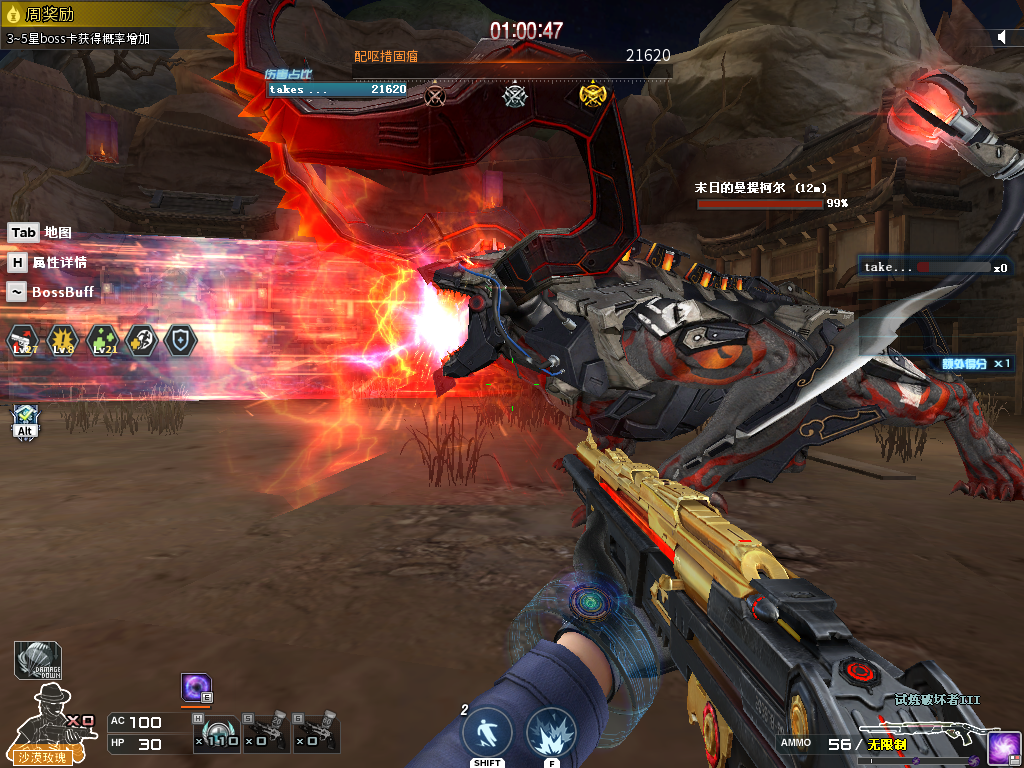
Task: Select the gold crossed-swords milestone marker
Action: [x=594, y=94]
